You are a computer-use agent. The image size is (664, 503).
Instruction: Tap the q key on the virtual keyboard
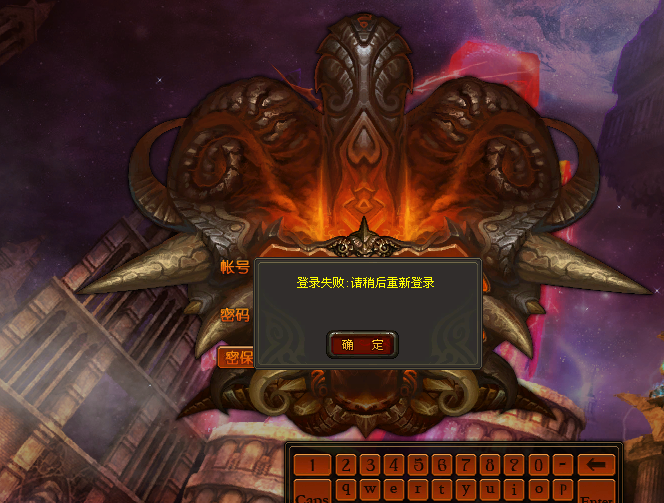coord(346,490)
